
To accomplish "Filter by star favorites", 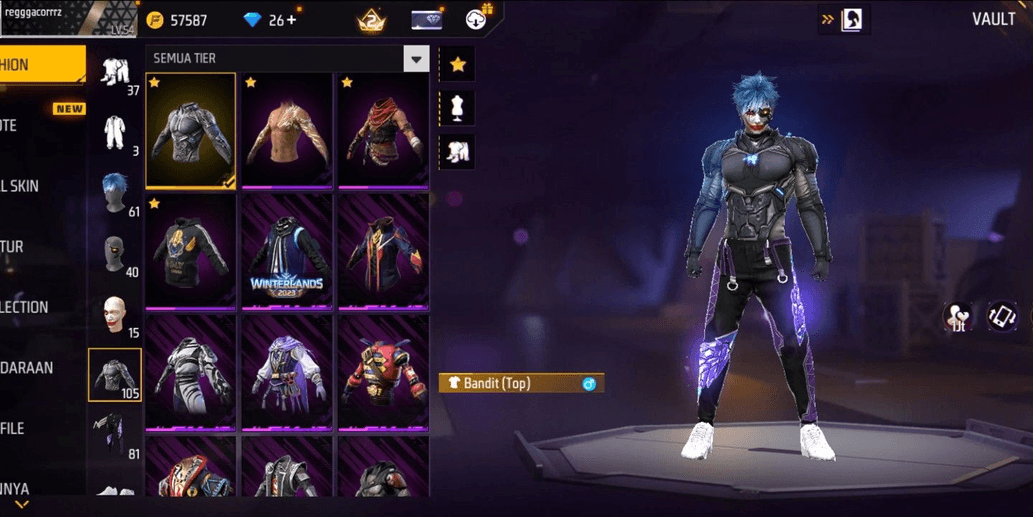I will click(x=457, y=65).
